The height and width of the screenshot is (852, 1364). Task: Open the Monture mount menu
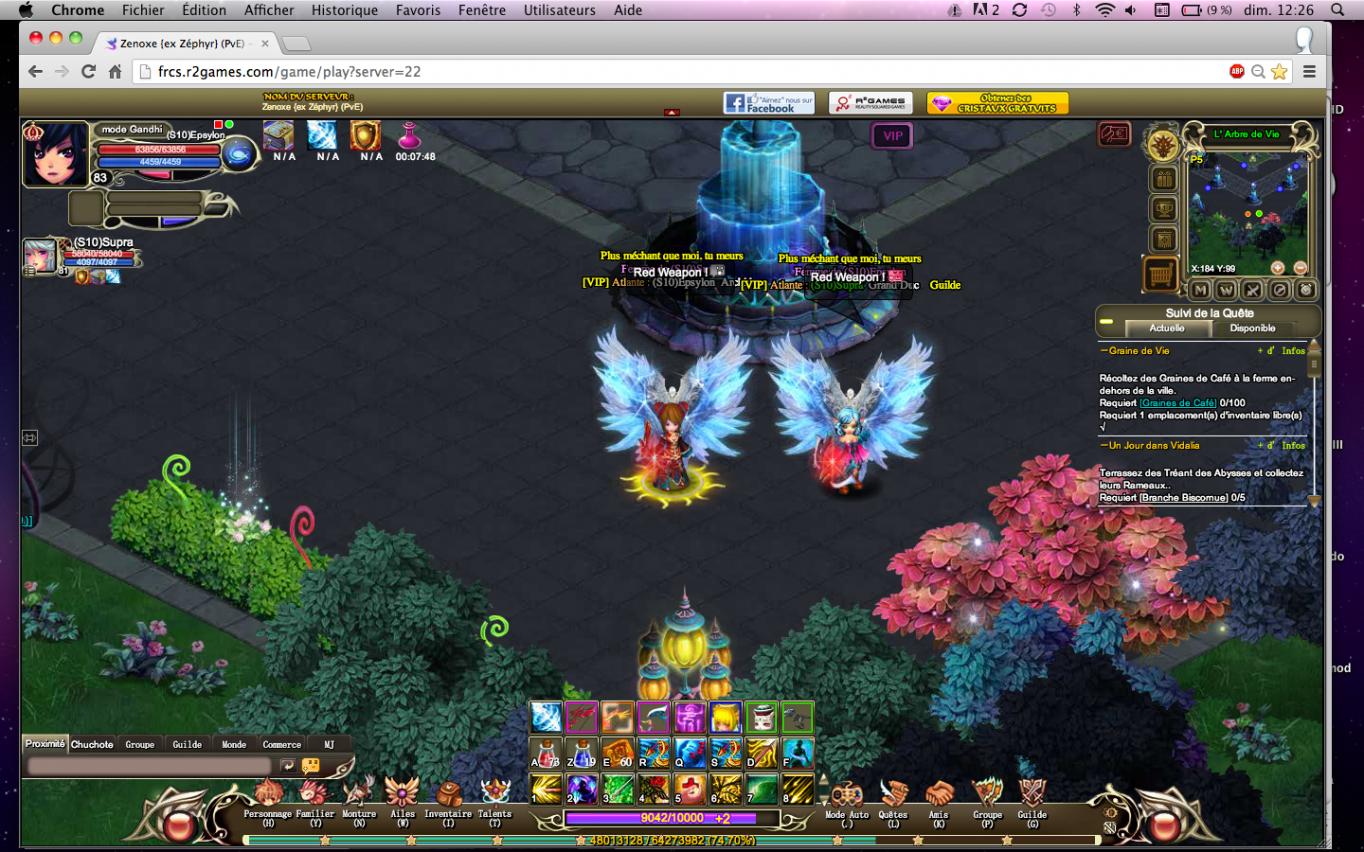coord(359,796)
